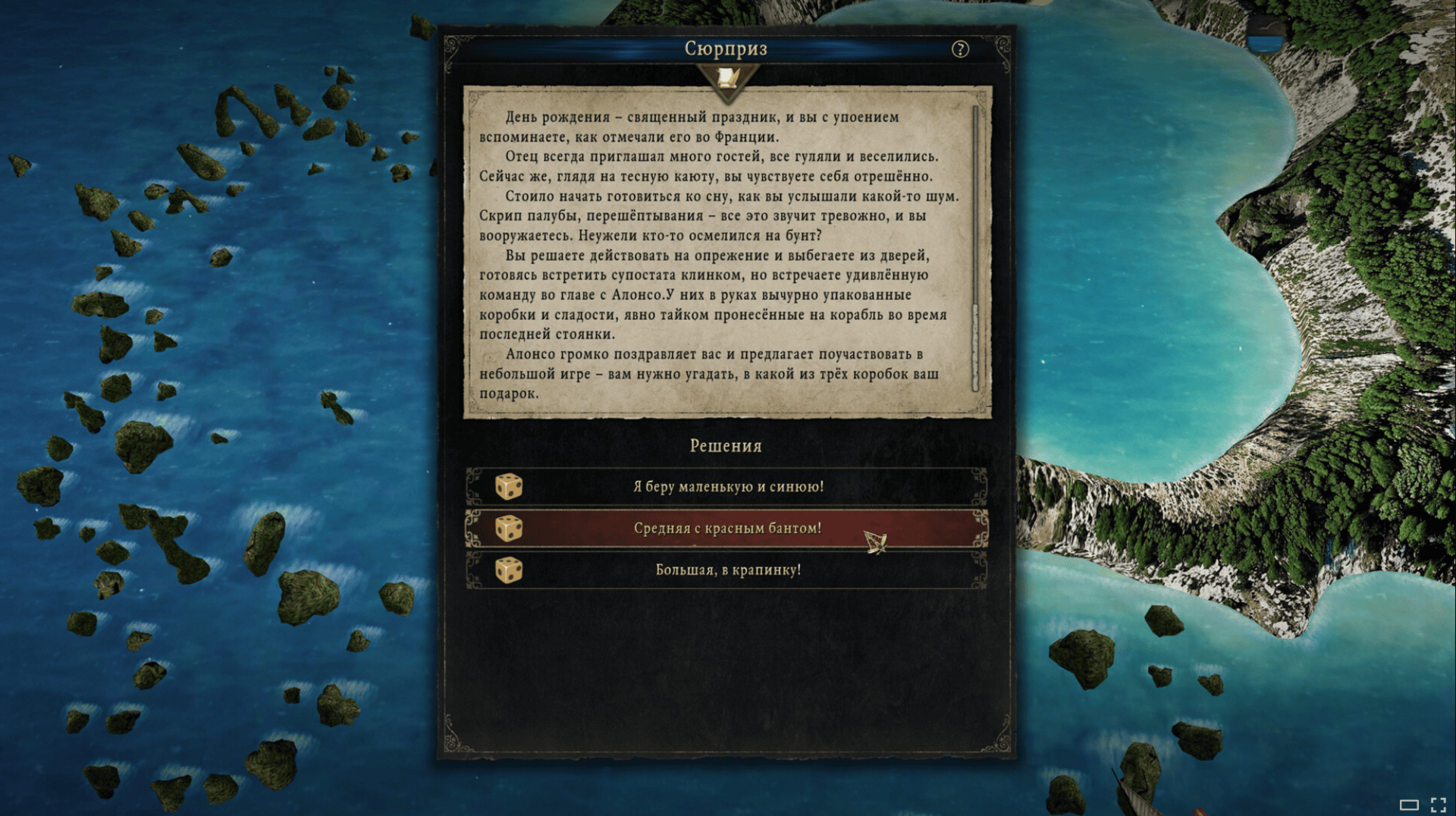Open the question mark help button
This screenshot has height=816, width=1456.
click(x=960, y=49)
